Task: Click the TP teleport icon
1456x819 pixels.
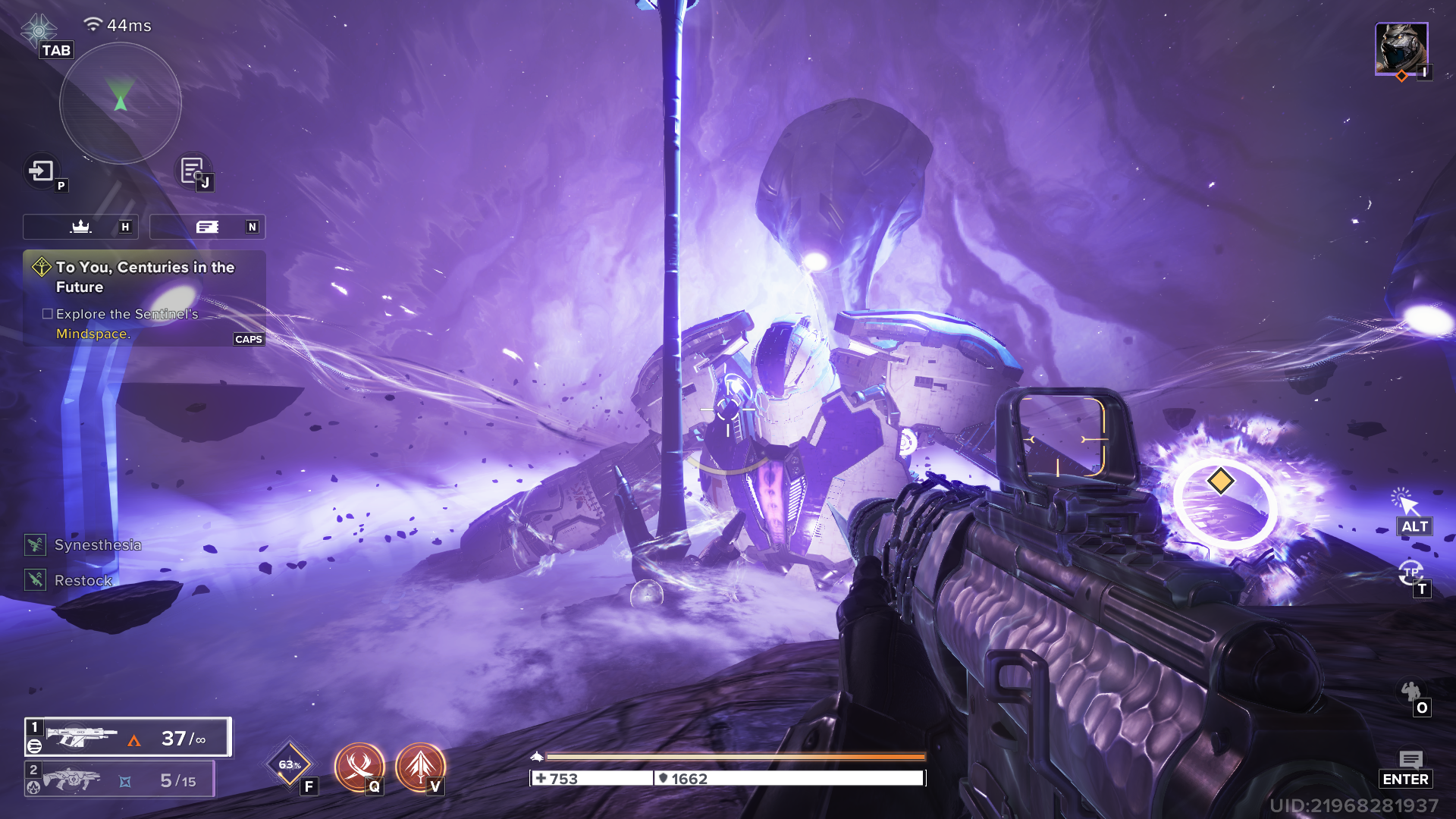Action: click(1410, 573)
